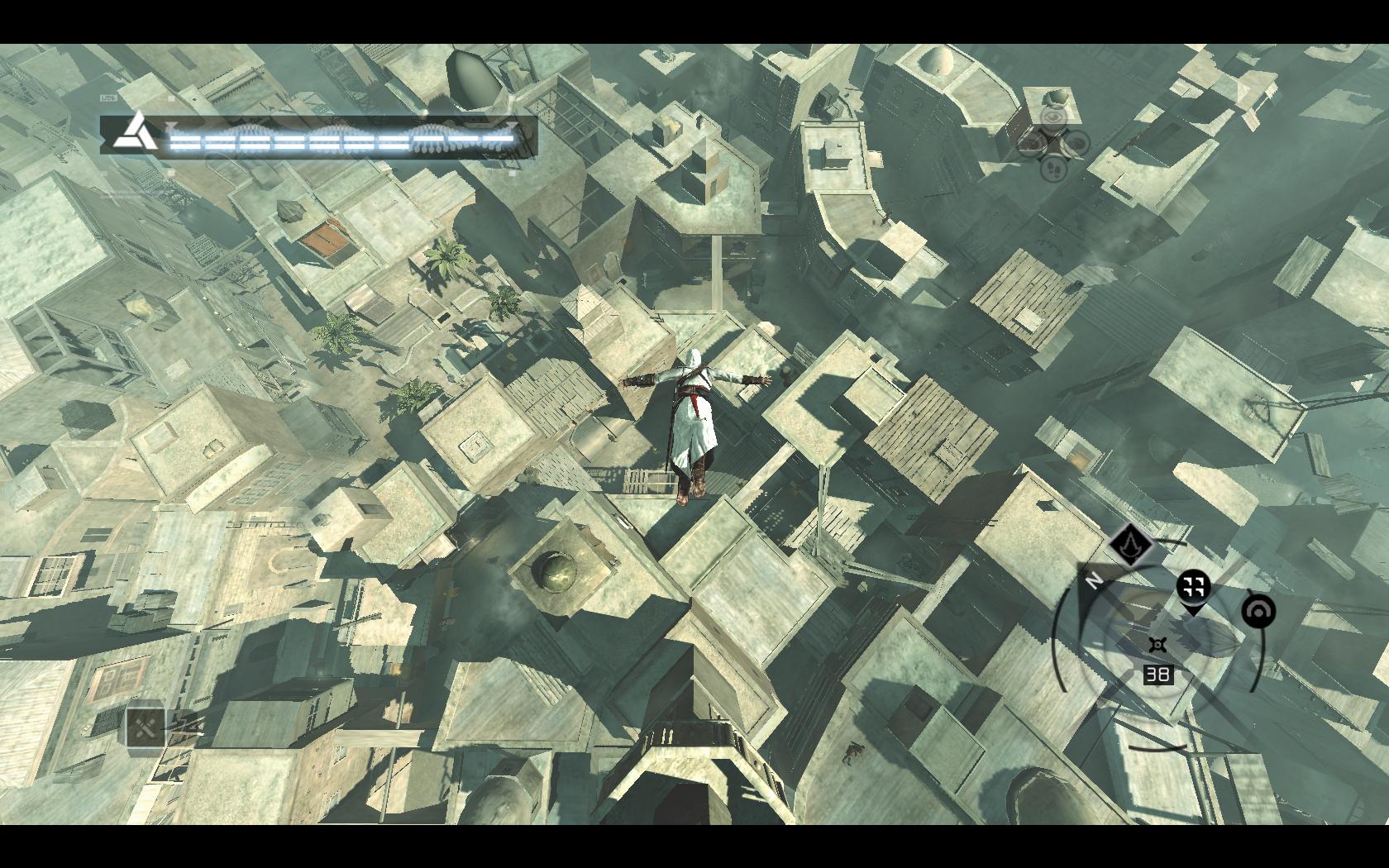Click the semicircle arc marker on minimap edge
Screen dimensions: 1389x868
click(x=1258, y=611)
